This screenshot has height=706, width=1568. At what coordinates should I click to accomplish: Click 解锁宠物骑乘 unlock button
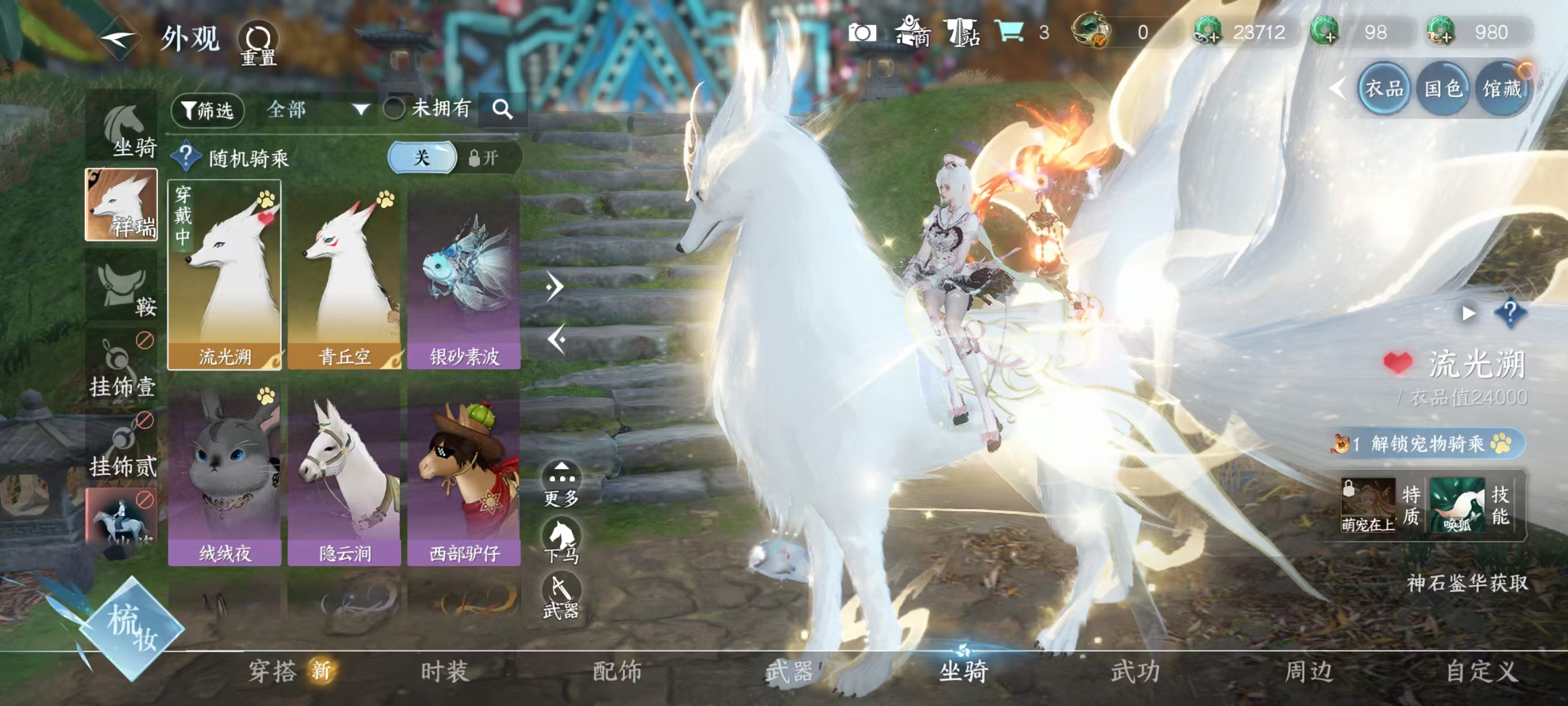pos(1428,443)
